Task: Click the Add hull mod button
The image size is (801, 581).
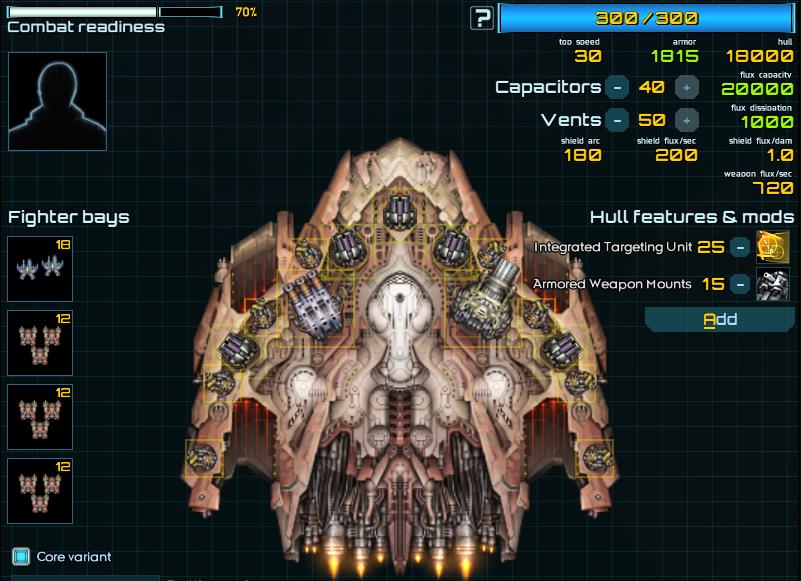Action: point(720,320)
